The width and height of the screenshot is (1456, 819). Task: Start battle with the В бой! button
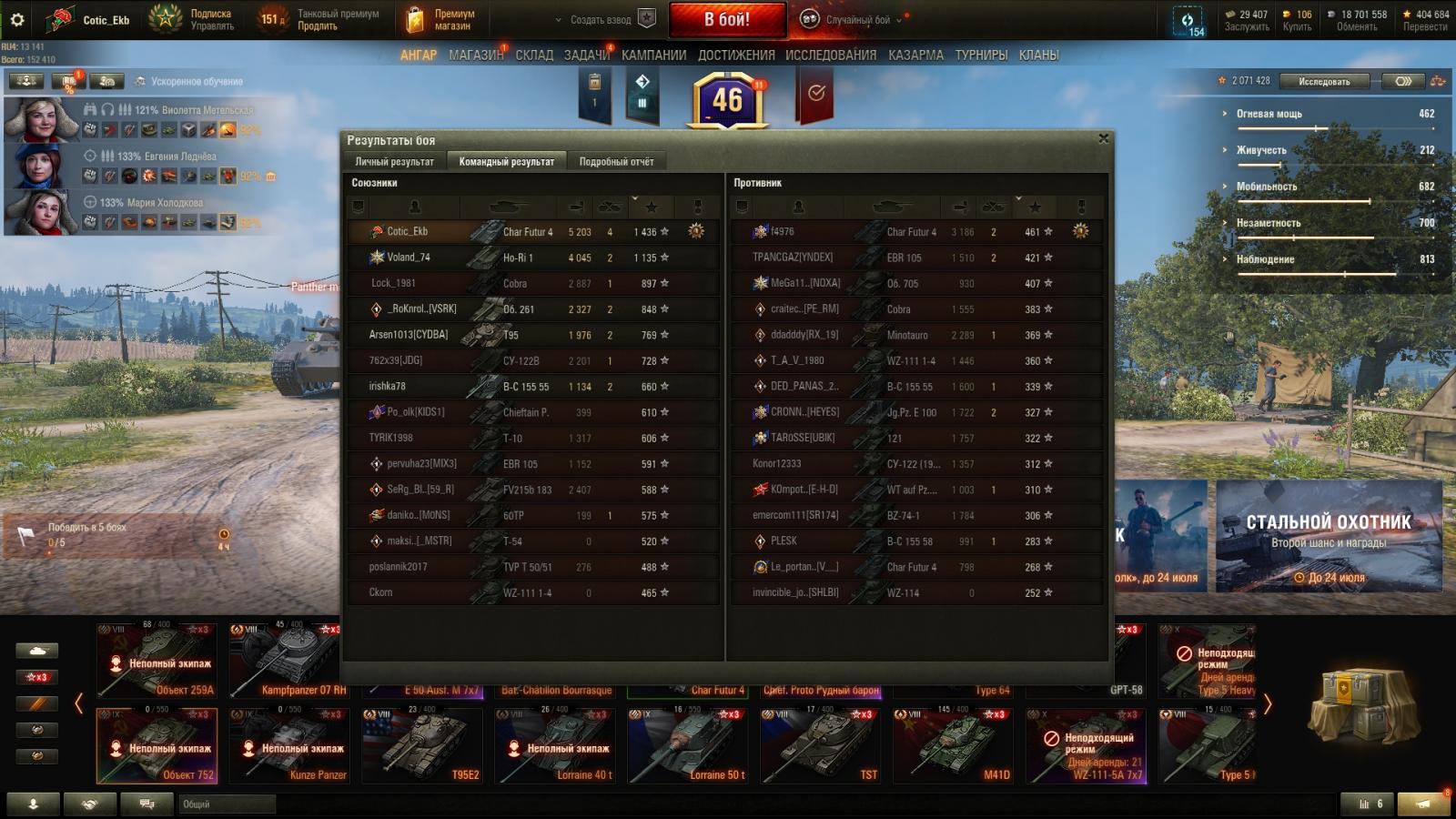coord(727,19)
